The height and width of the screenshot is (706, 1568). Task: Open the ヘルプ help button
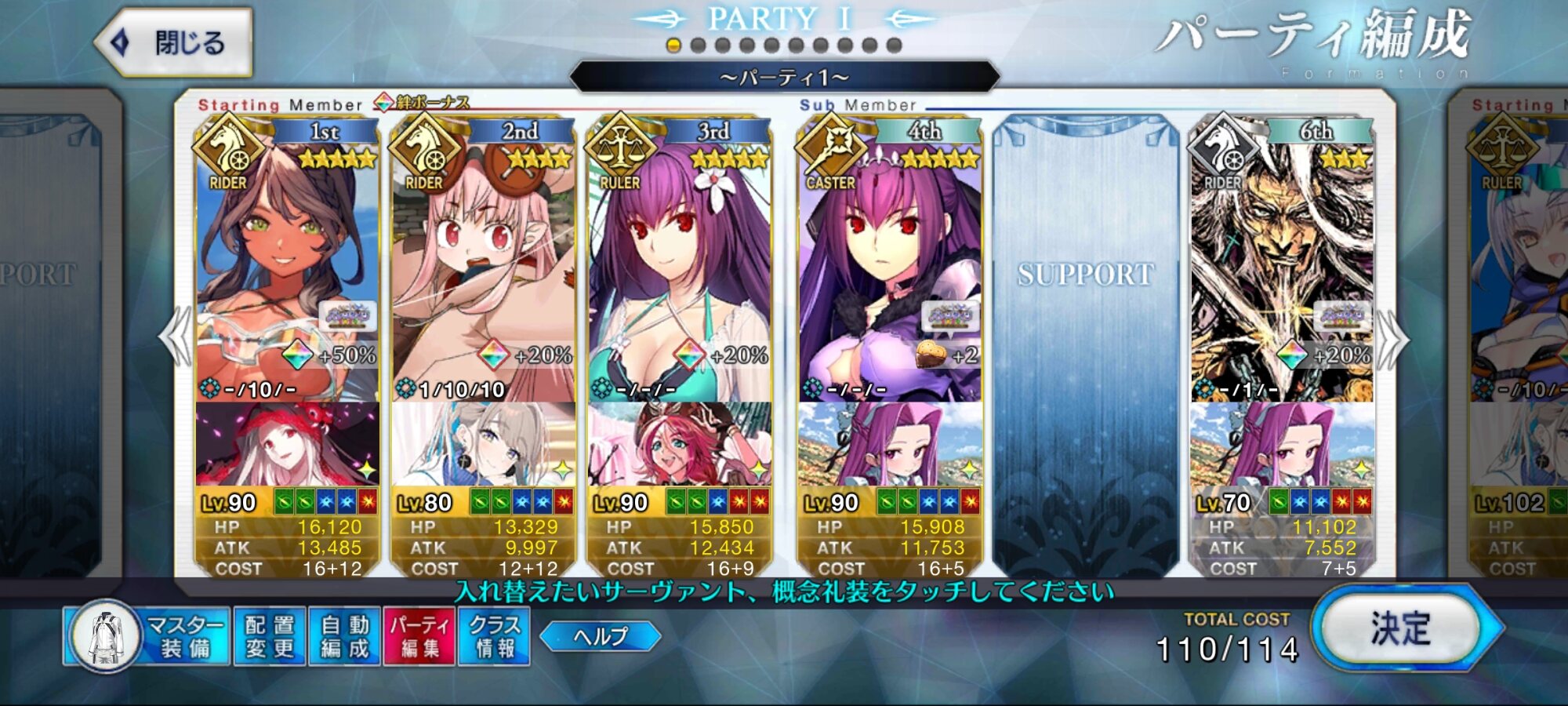(x=600, y=636)
